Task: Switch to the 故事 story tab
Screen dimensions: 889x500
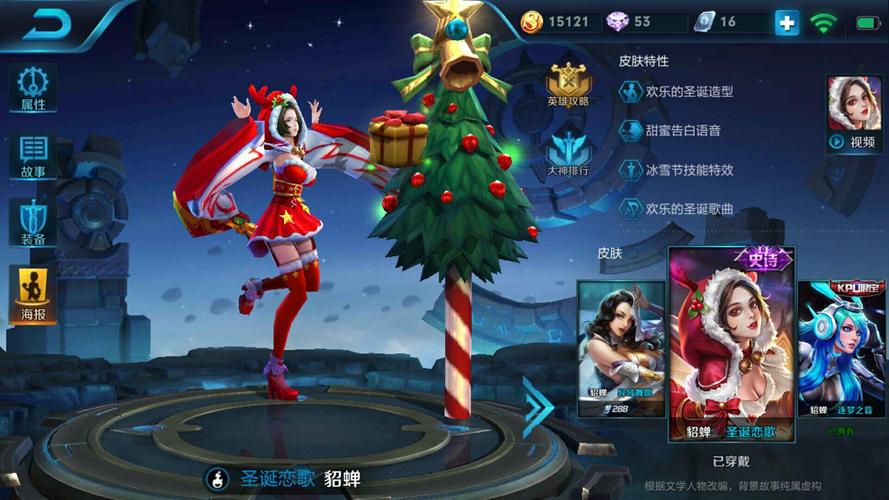Action: 33,156
